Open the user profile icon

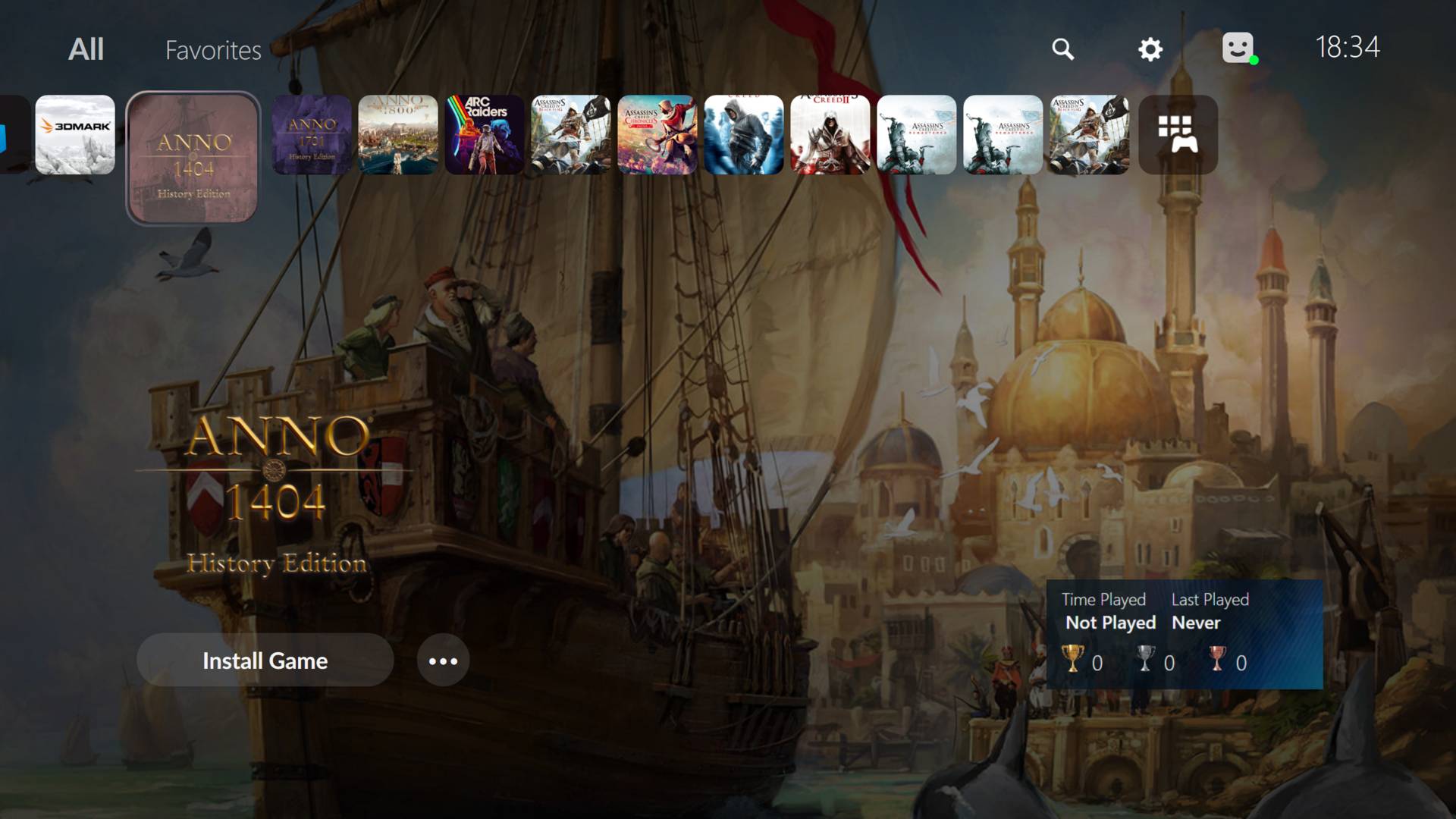coord(1238,49)
